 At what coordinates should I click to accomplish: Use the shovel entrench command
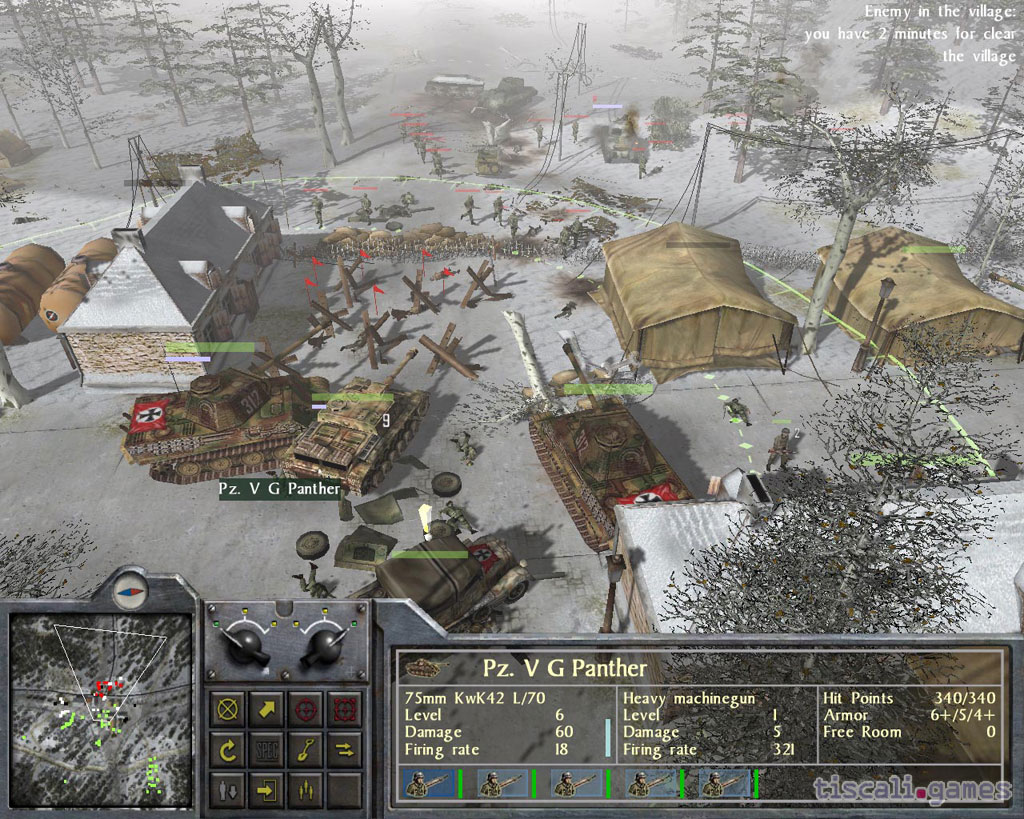[306, 749]
